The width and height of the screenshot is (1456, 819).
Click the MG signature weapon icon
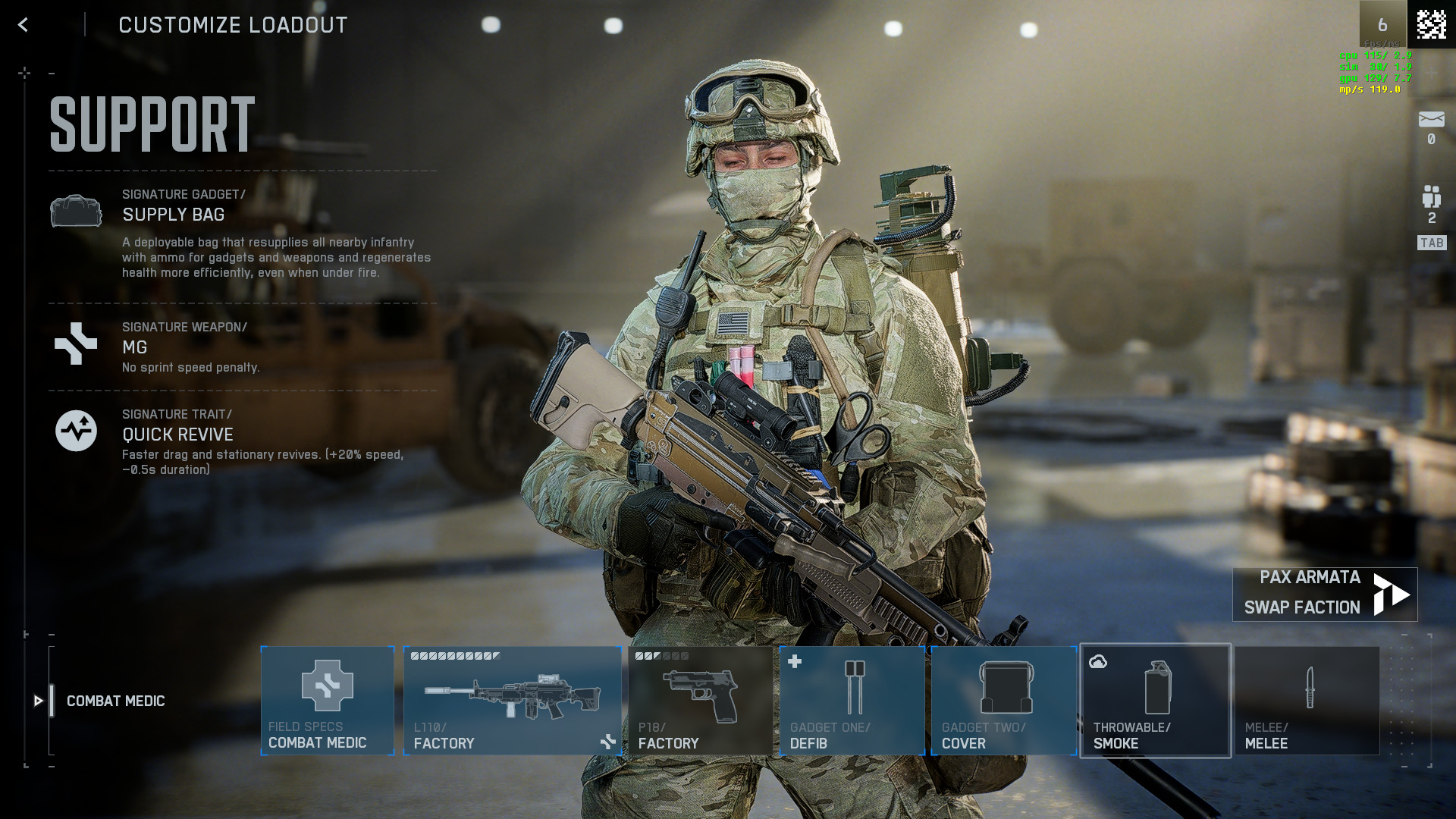click(76, 345)
